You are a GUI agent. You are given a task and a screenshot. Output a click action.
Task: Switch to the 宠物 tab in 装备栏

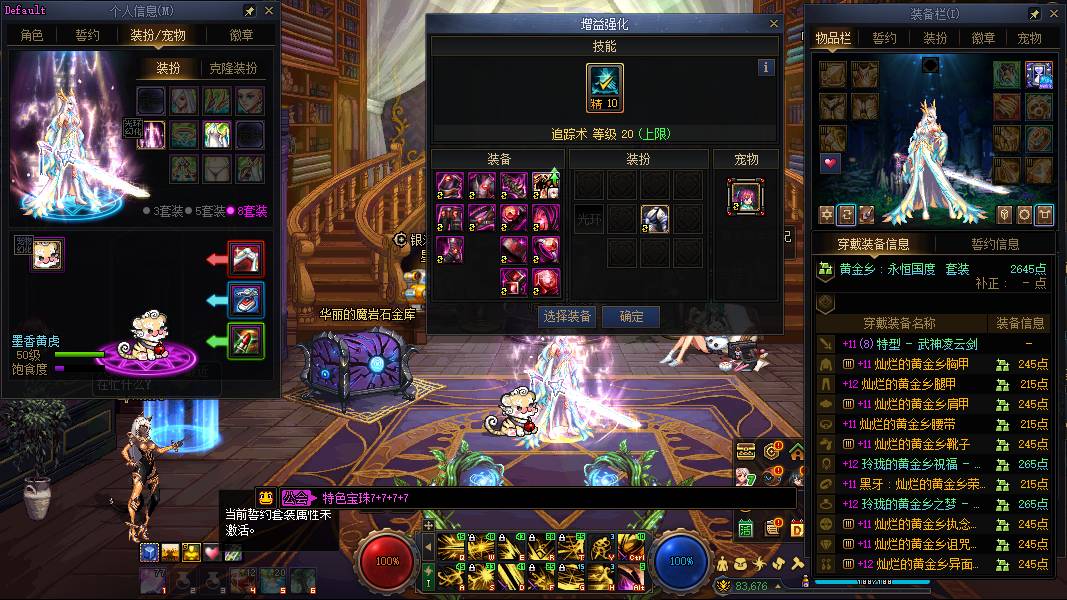pyautogui.click(x=1030, y=39)
